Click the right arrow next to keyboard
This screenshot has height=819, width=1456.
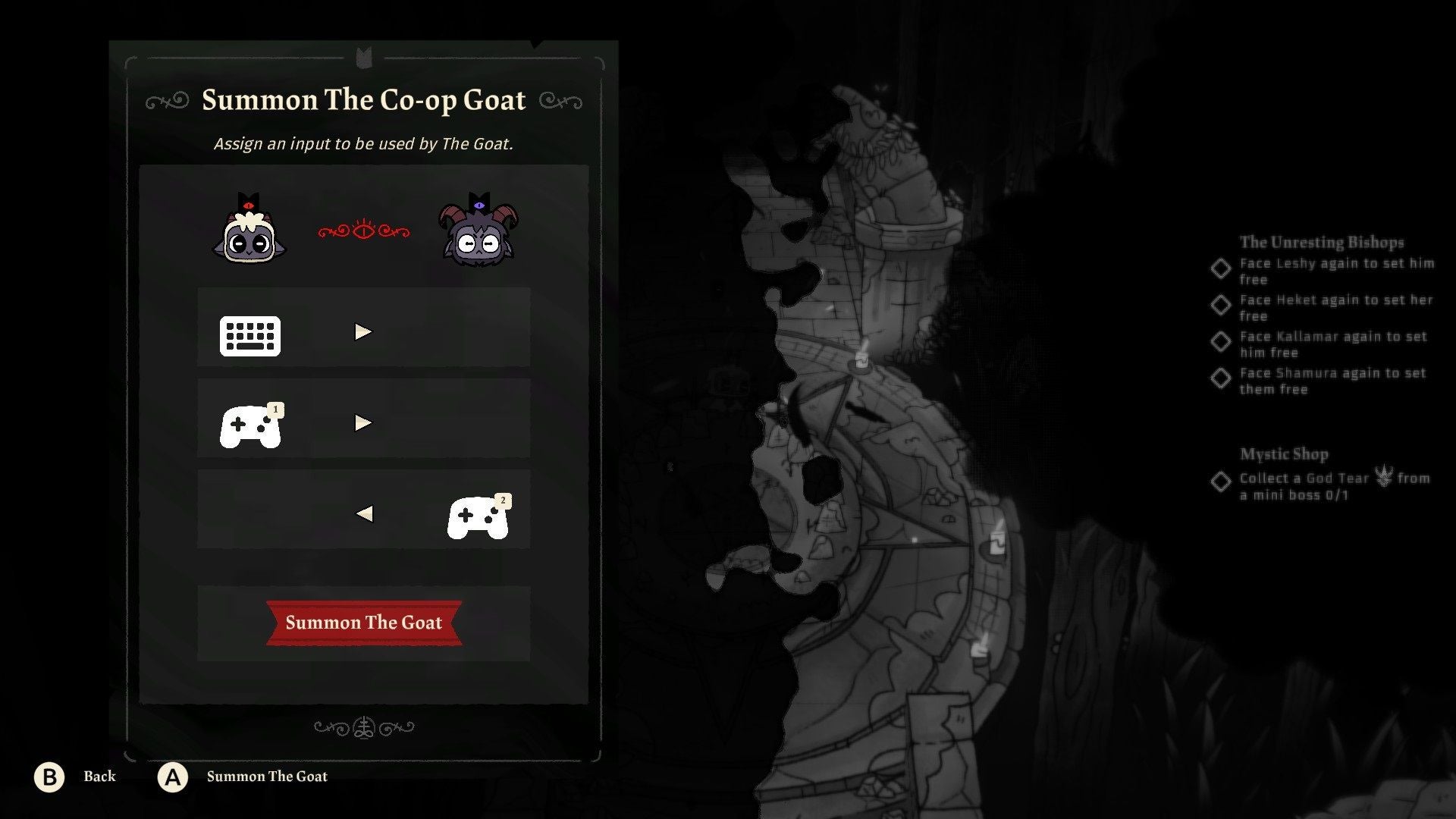(x=364, y=331)
